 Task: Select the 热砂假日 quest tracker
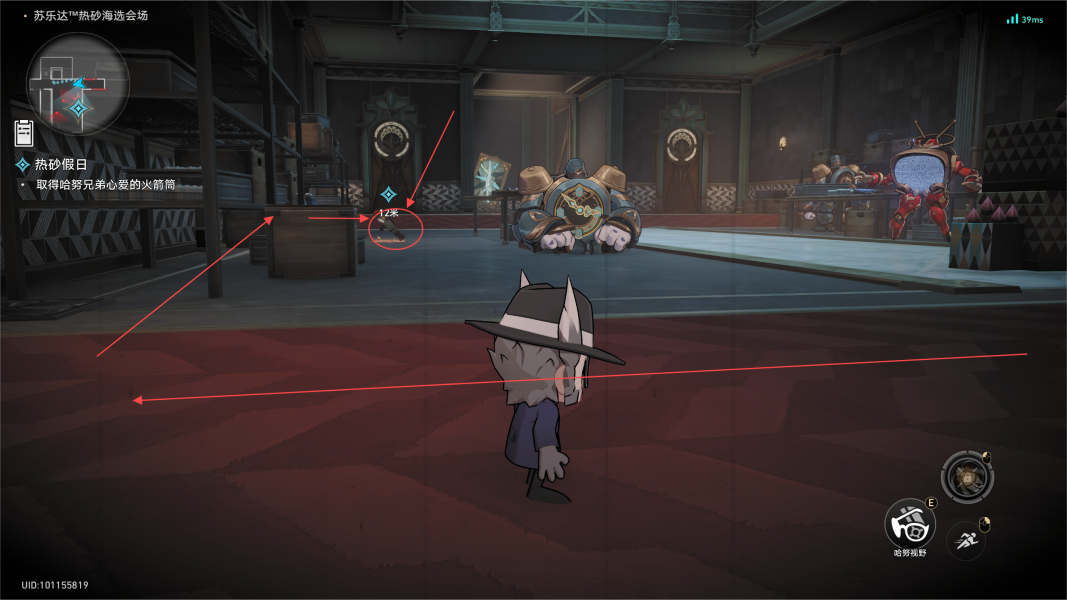tap(62, 164)
